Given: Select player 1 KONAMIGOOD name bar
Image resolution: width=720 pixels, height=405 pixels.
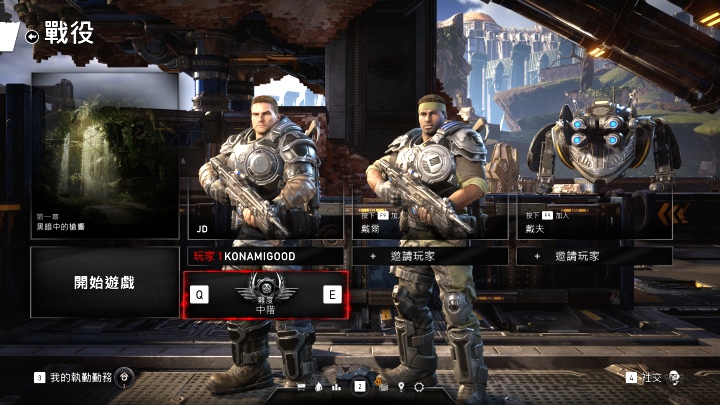Looking at the screenshot, I should coord(265,256).
